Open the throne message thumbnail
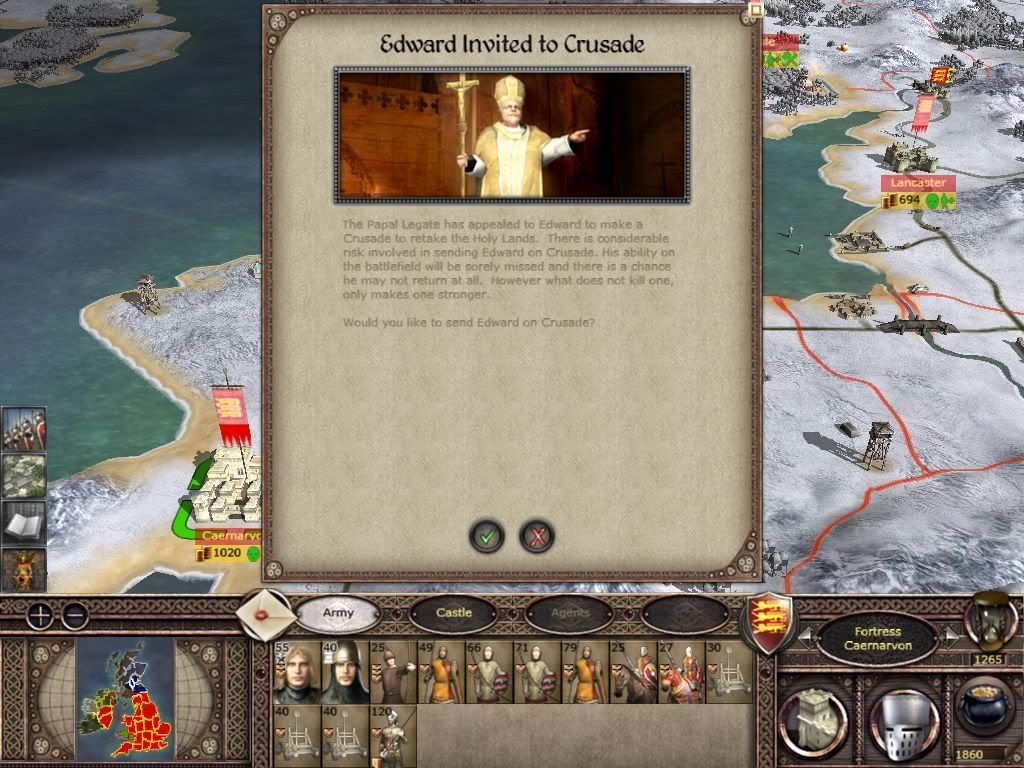Viewport: 1024px width, 768px height. pos(23,570)
